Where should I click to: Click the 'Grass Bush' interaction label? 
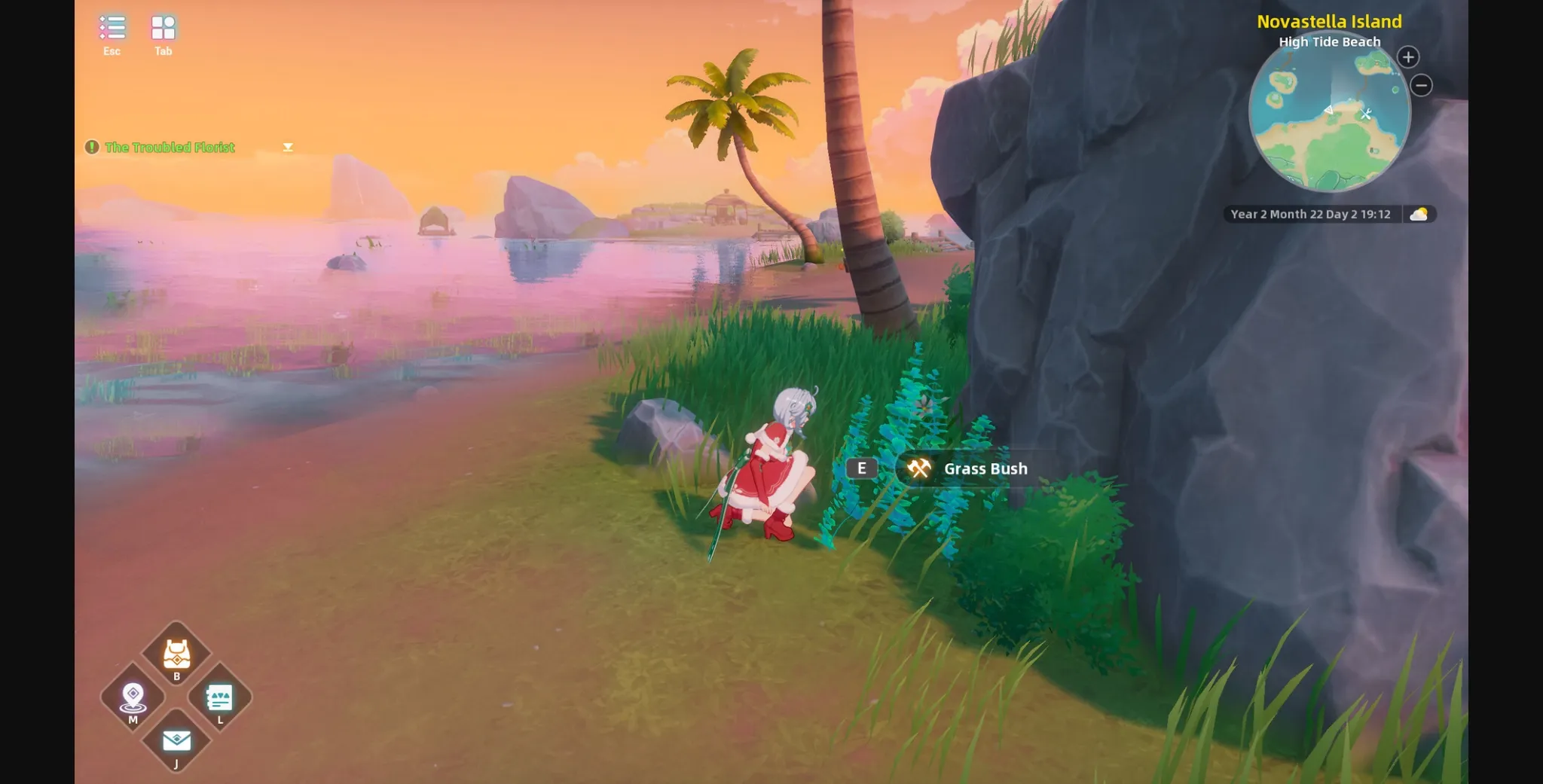point(985,468)
